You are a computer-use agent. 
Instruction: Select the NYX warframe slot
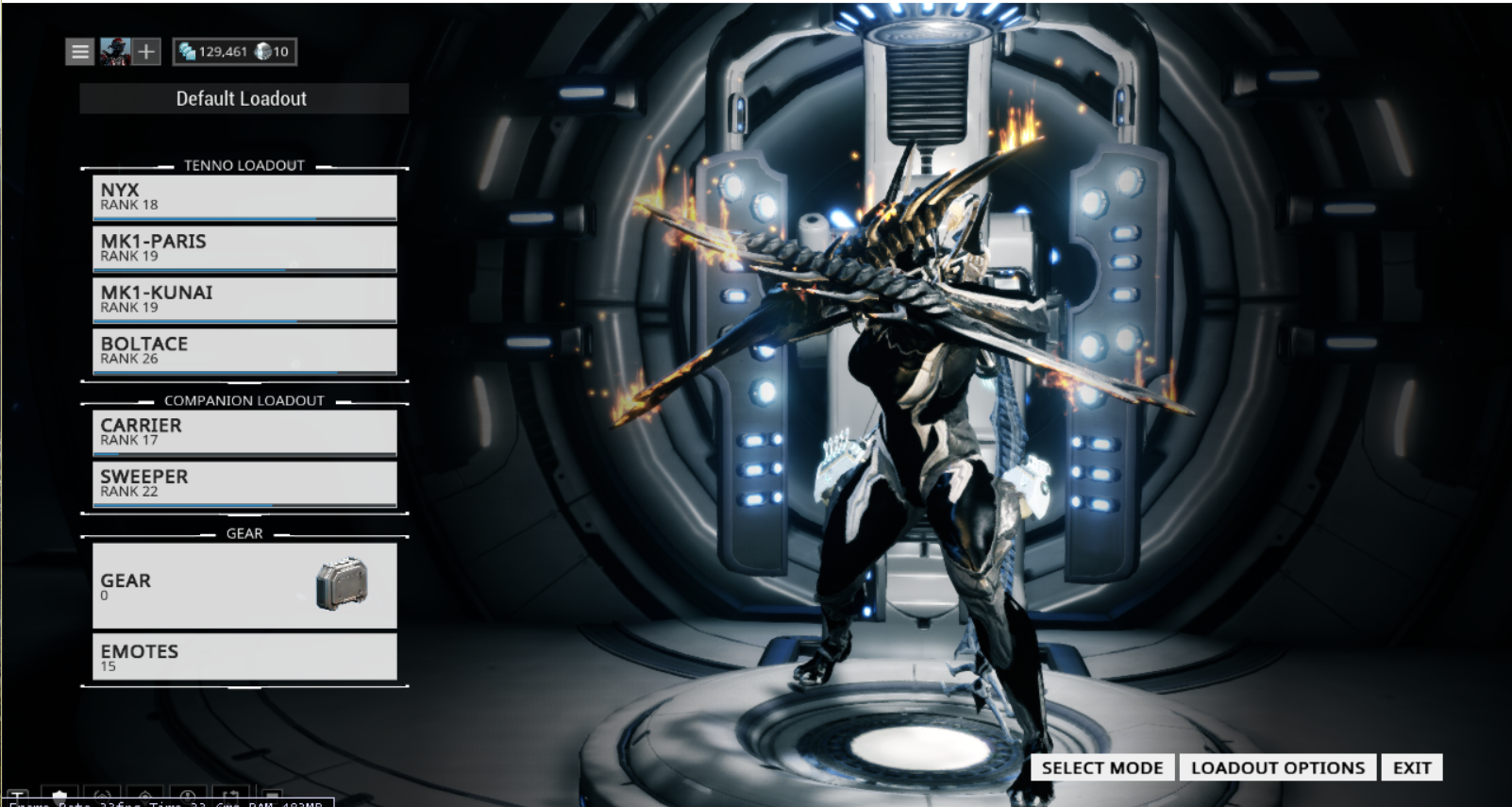pos(244,196)
